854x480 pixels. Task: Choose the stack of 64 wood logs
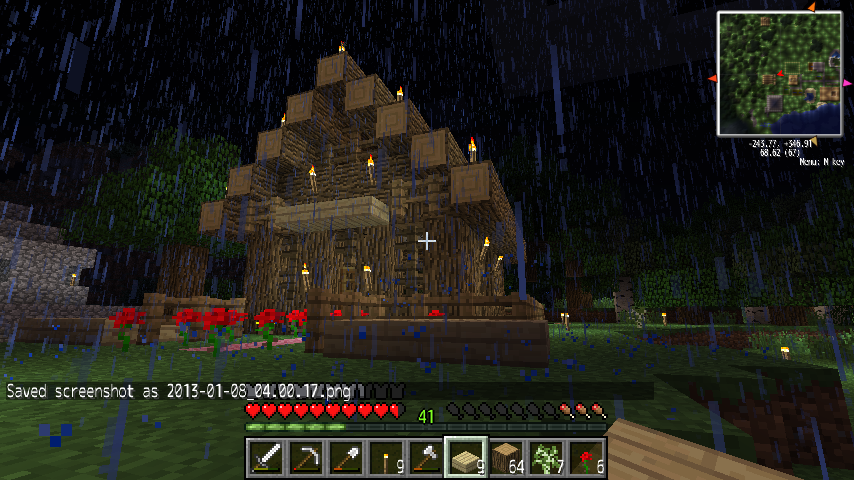click(505, 458)
